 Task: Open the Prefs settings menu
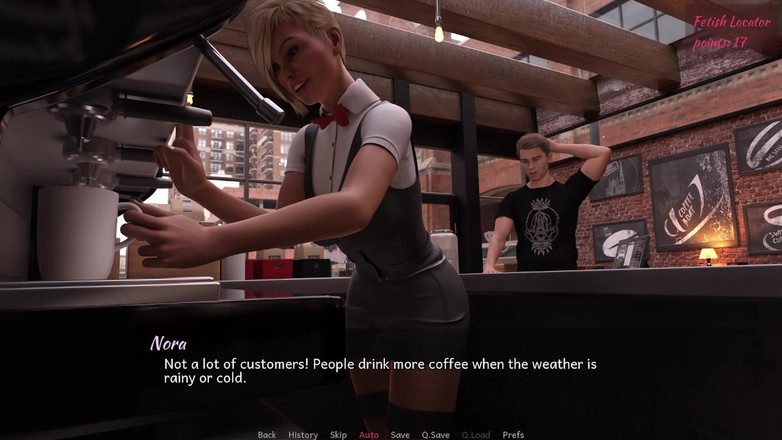pyautogui.click(x=513, y=434)
